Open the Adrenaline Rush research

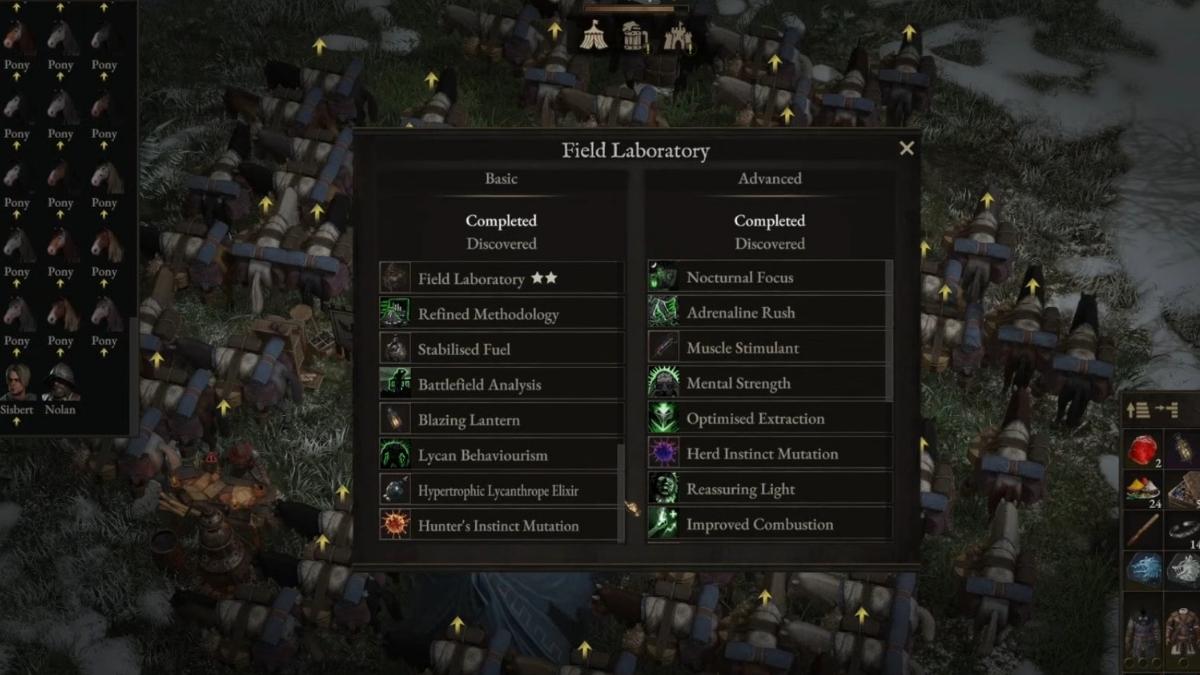[767, 312]
